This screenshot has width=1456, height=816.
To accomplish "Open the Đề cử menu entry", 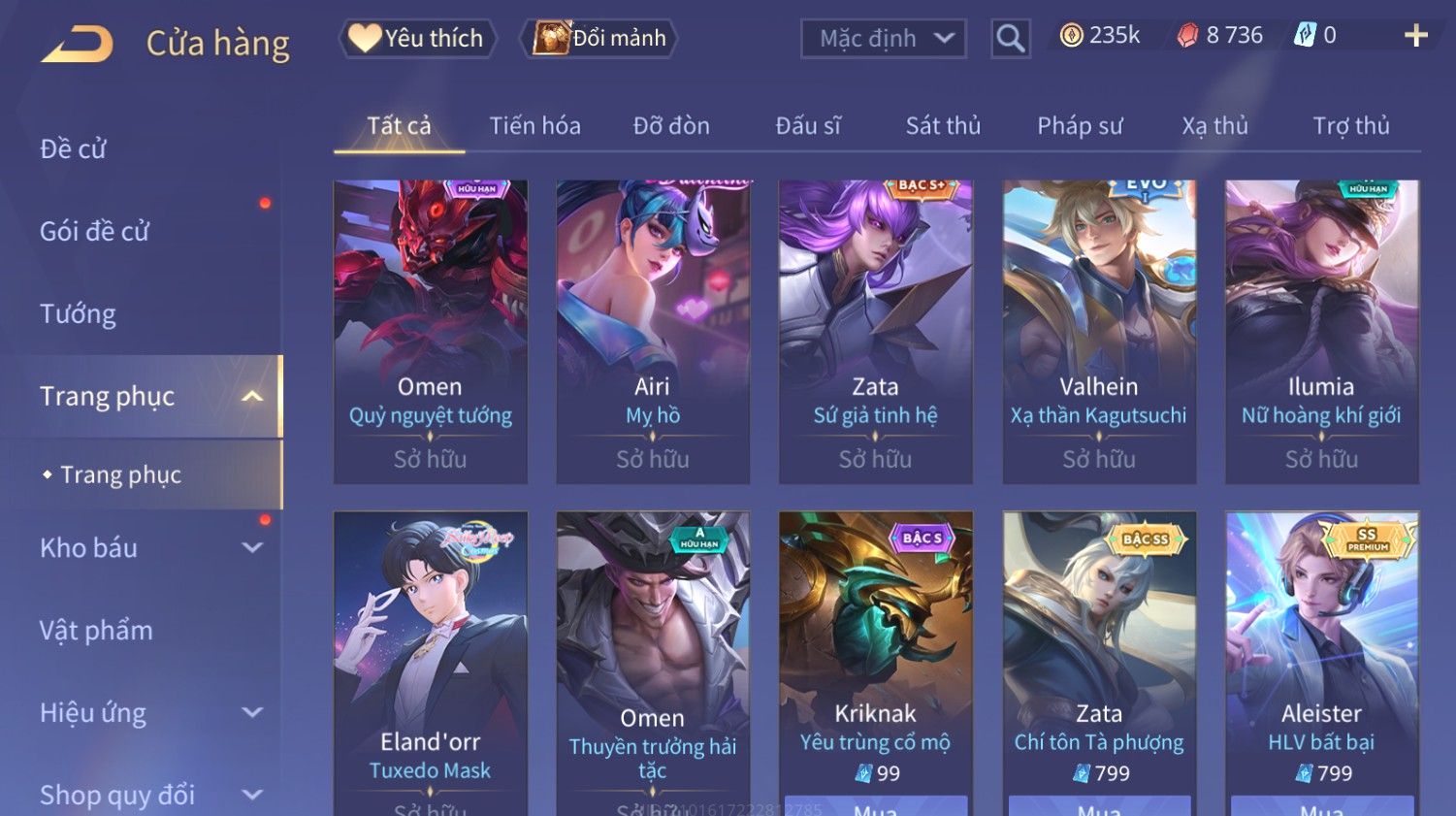I will (74, 148).
